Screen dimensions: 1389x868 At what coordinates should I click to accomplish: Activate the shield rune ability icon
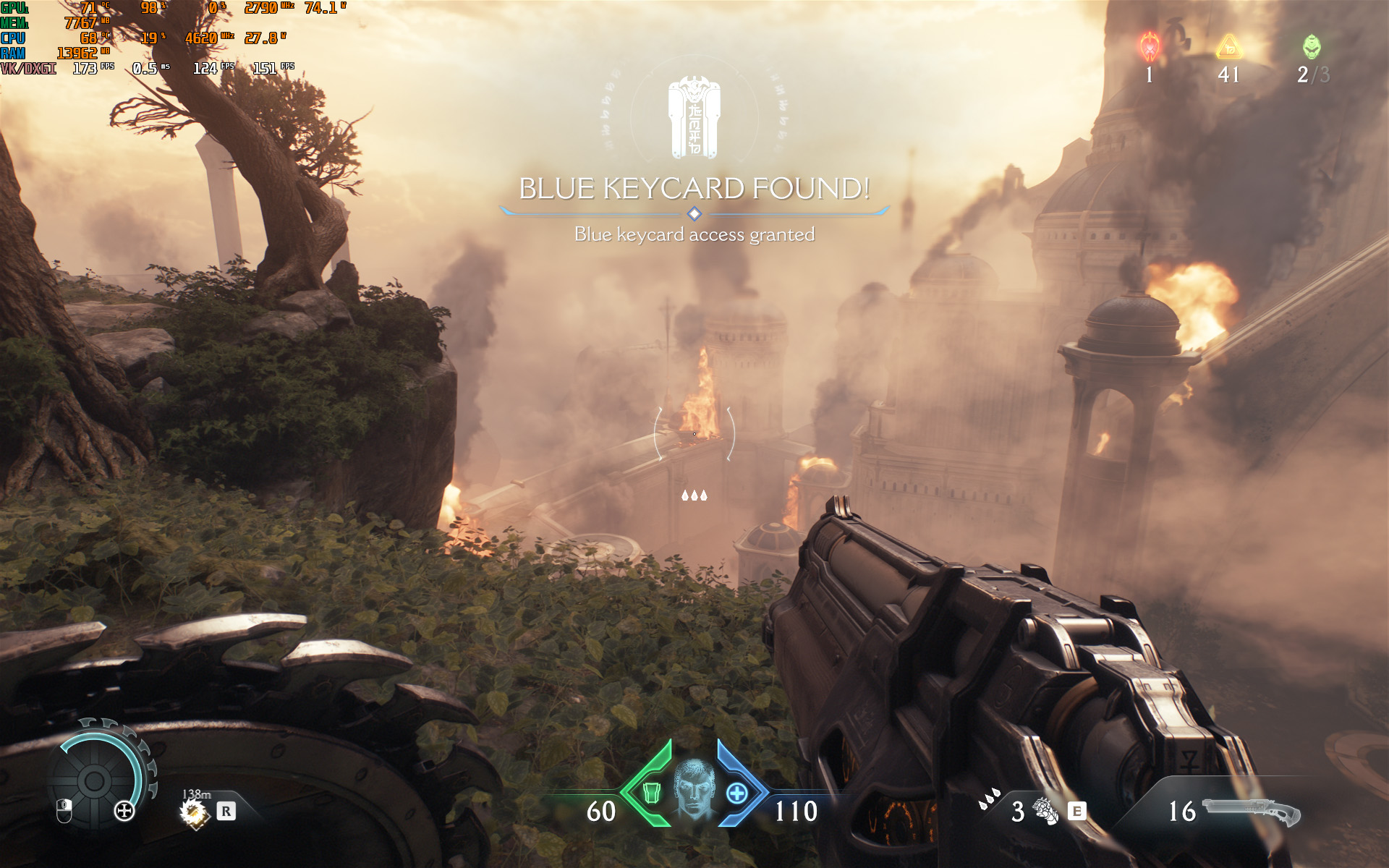pyautogui.click(x=1044, y=811)
